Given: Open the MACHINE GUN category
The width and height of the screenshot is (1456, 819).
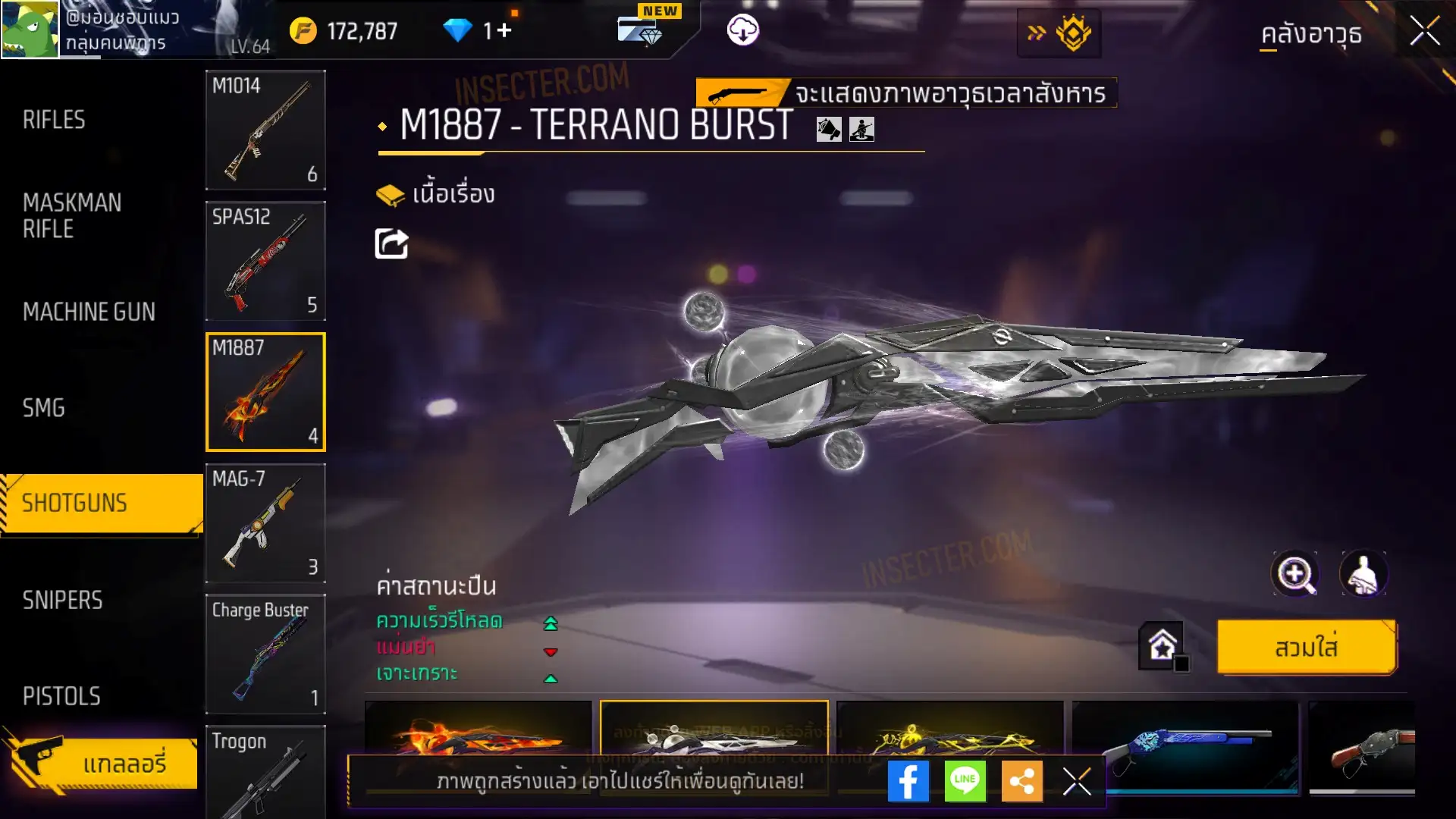Looking at the screenshot, I should pos(89,312).
